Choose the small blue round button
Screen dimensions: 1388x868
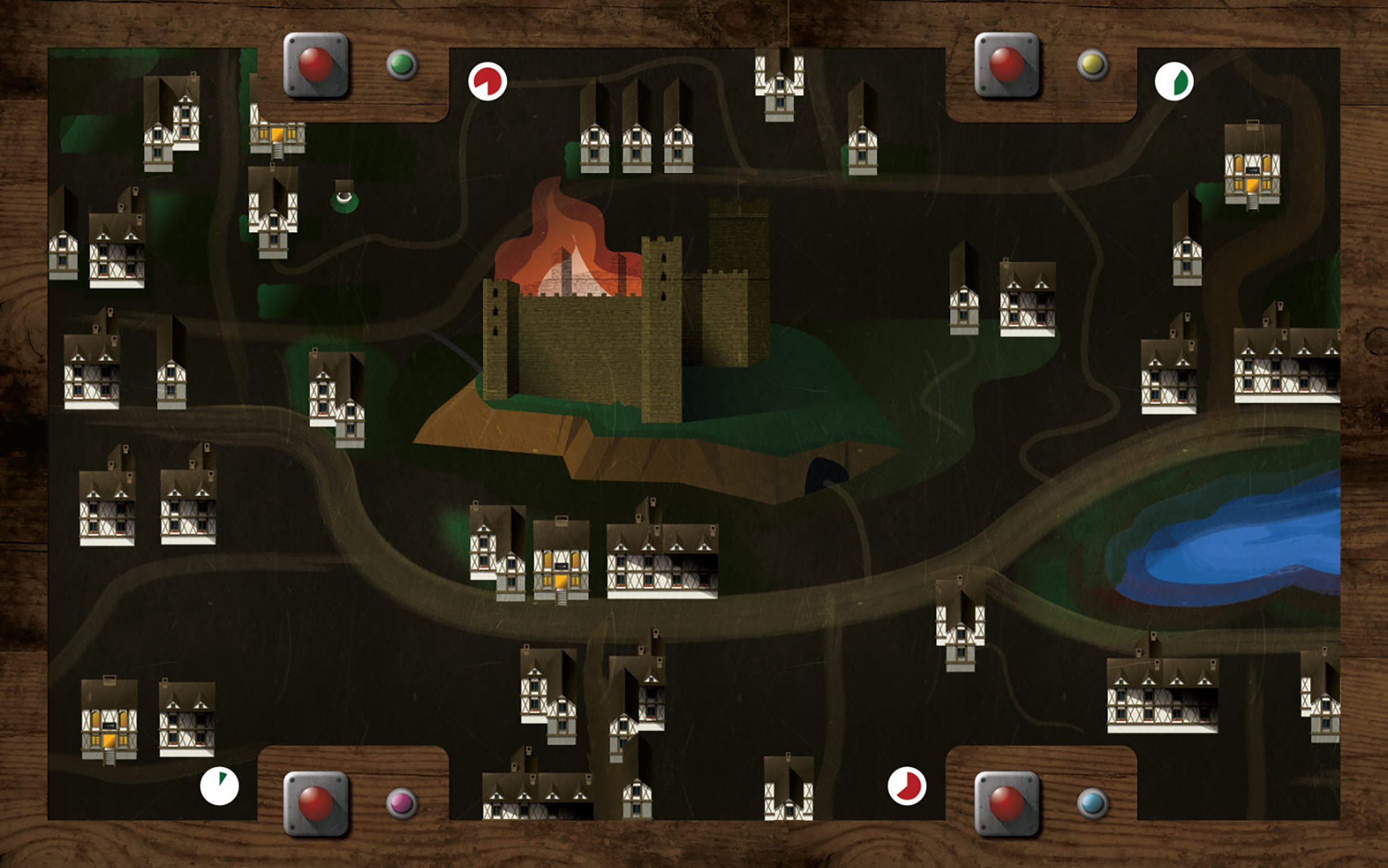(1092, 803)
